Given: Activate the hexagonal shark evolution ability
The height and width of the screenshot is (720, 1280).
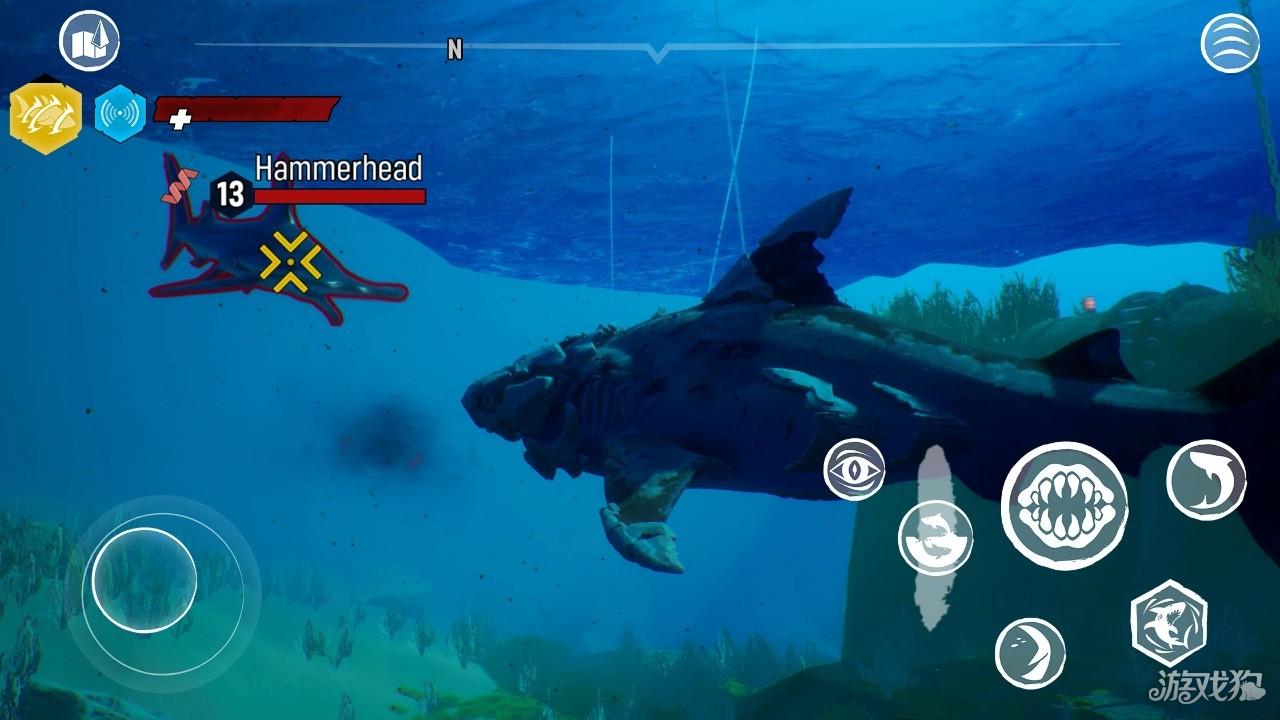Looking at the screenshot, I should point(1168,622).
